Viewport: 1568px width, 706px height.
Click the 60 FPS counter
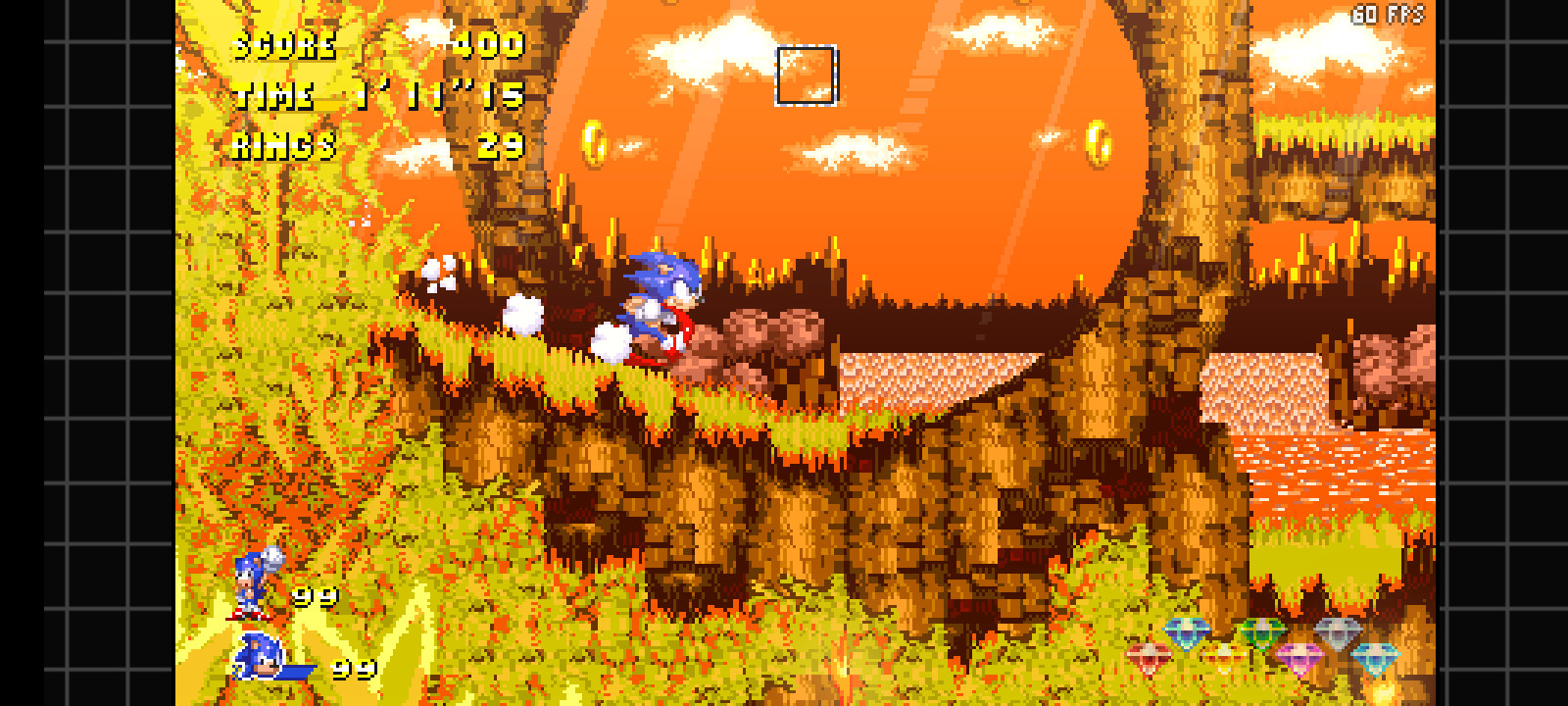[x=1387, y=15]
